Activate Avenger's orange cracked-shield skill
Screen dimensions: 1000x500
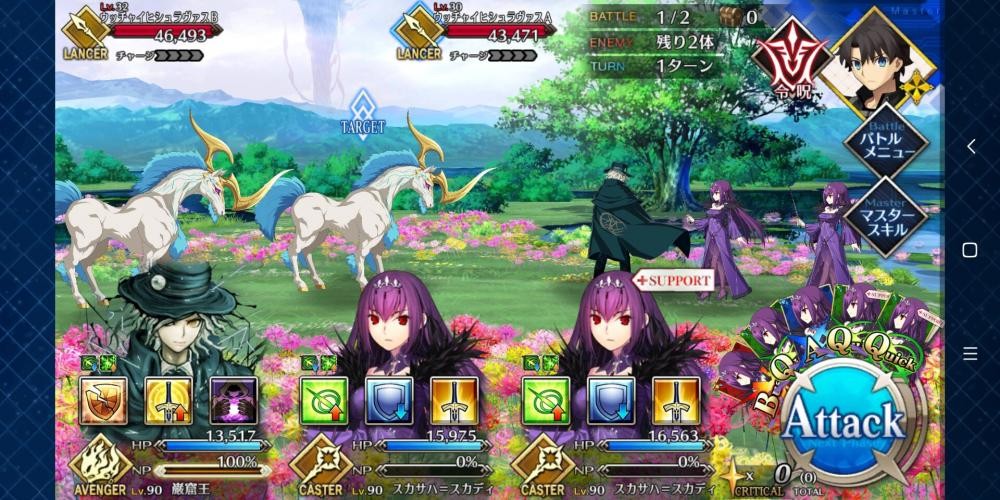tap(104, 400)
